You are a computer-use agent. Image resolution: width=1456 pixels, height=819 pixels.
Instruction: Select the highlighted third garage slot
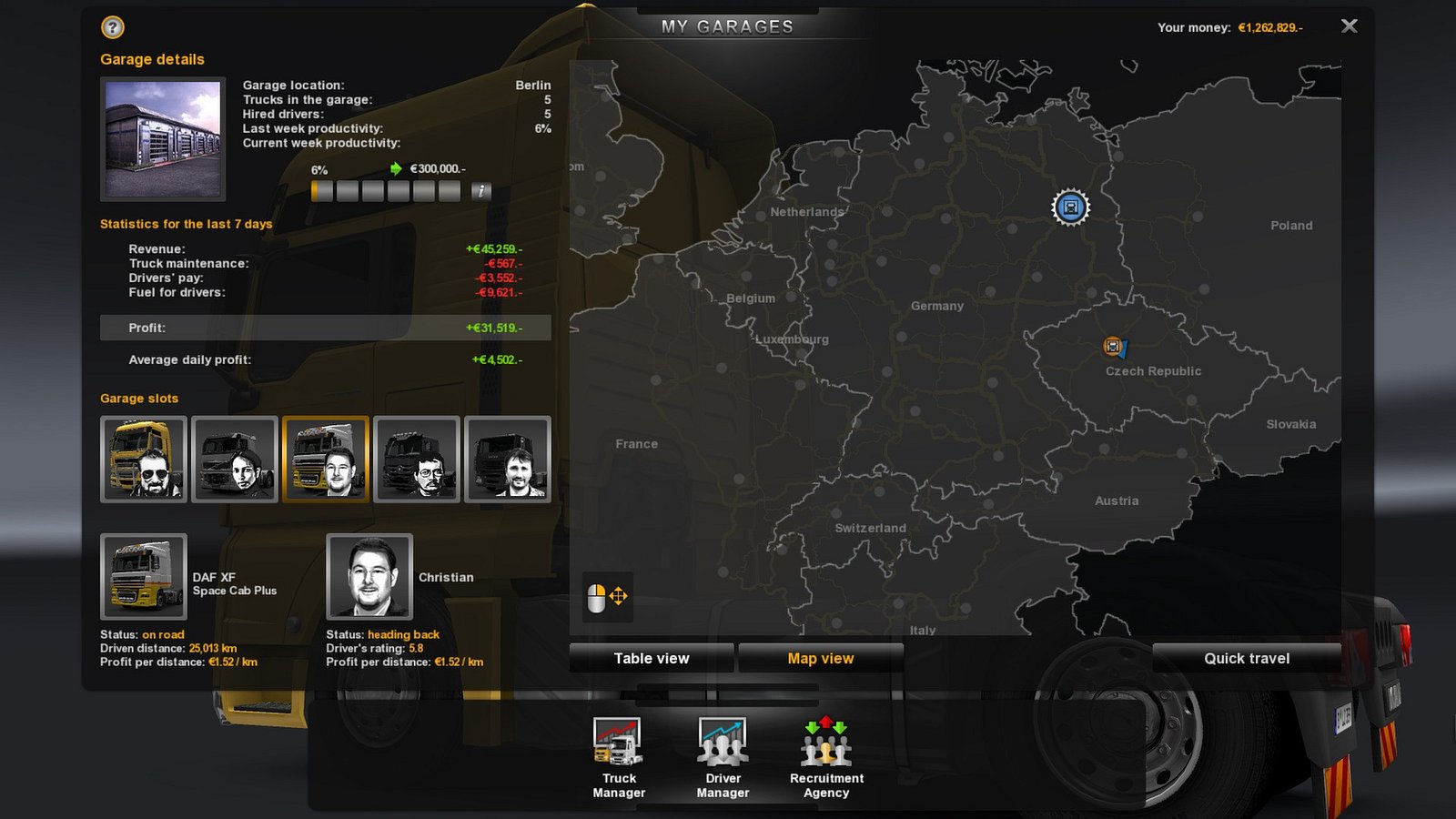point(325,460)
